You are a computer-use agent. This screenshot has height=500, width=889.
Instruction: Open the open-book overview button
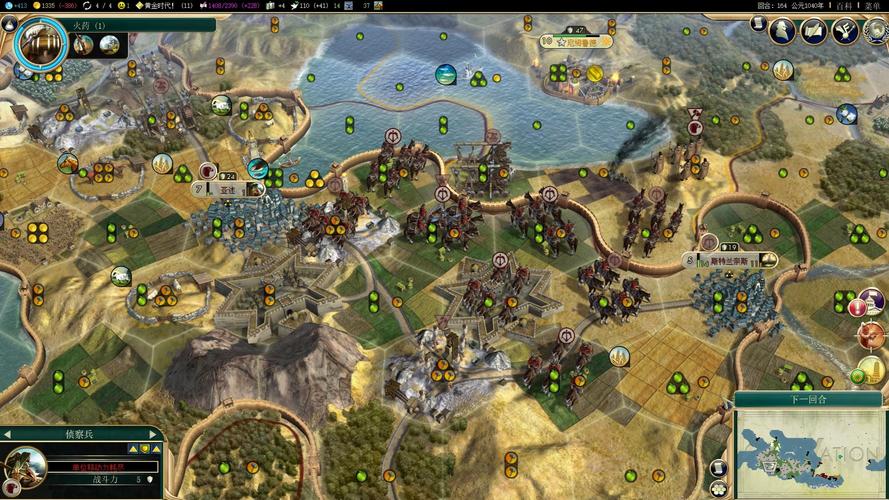pyautogui.click(x=813, y=30)
